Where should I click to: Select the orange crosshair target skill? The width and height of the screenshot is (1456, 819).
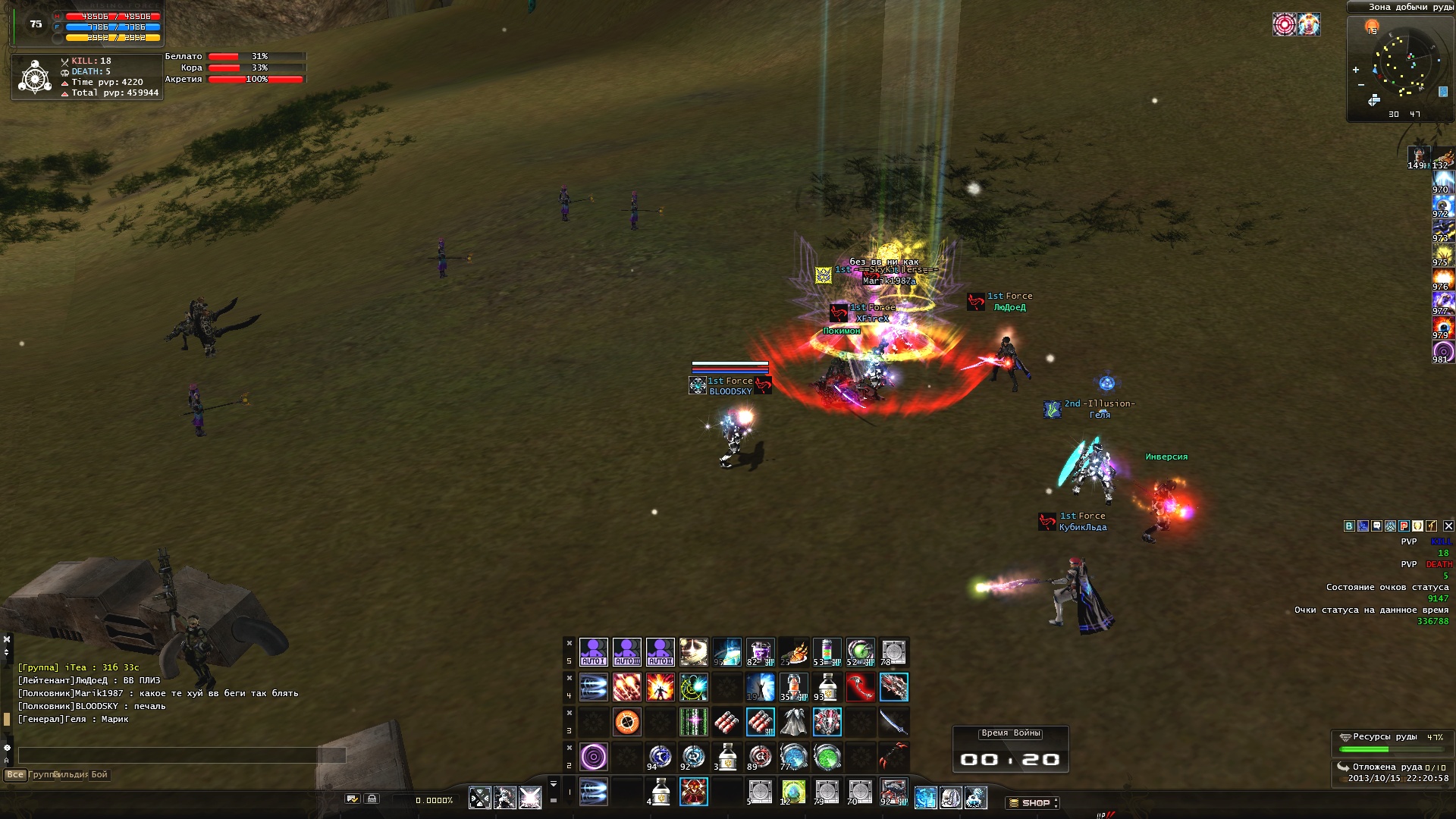click(626, 722)
